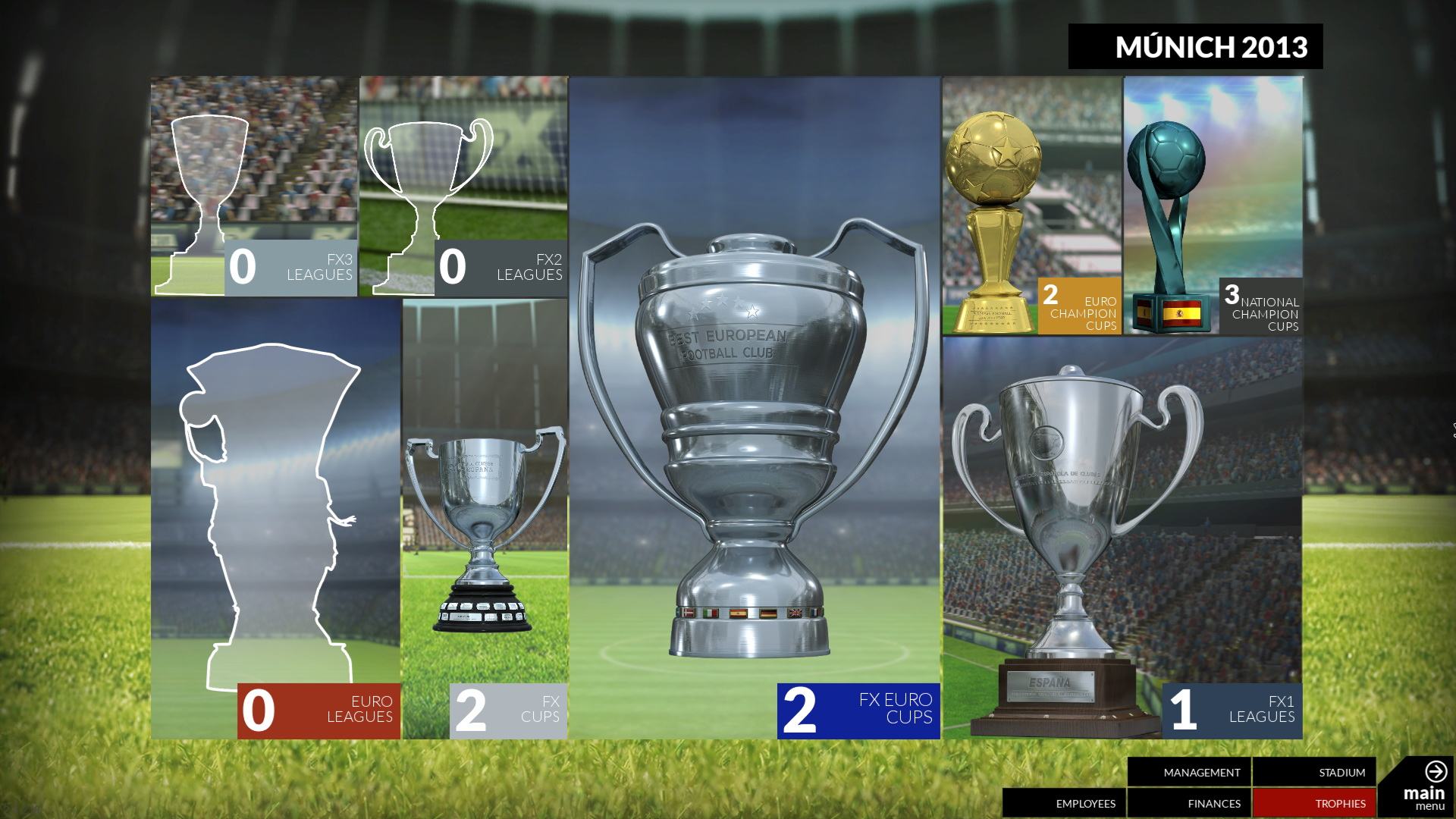Select the FX3 Leagues trophy tile
Image resolution: width=1456 pixels, height=819 pixels.
(253, 186)
